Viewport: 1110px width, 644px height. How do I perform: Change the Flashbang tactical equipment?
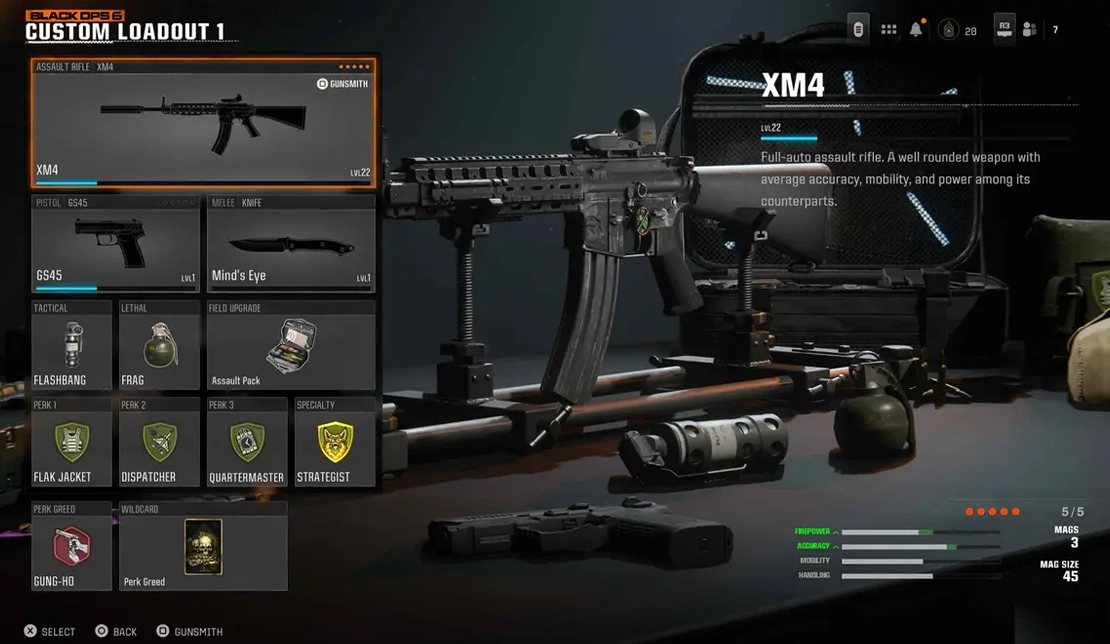71,345
